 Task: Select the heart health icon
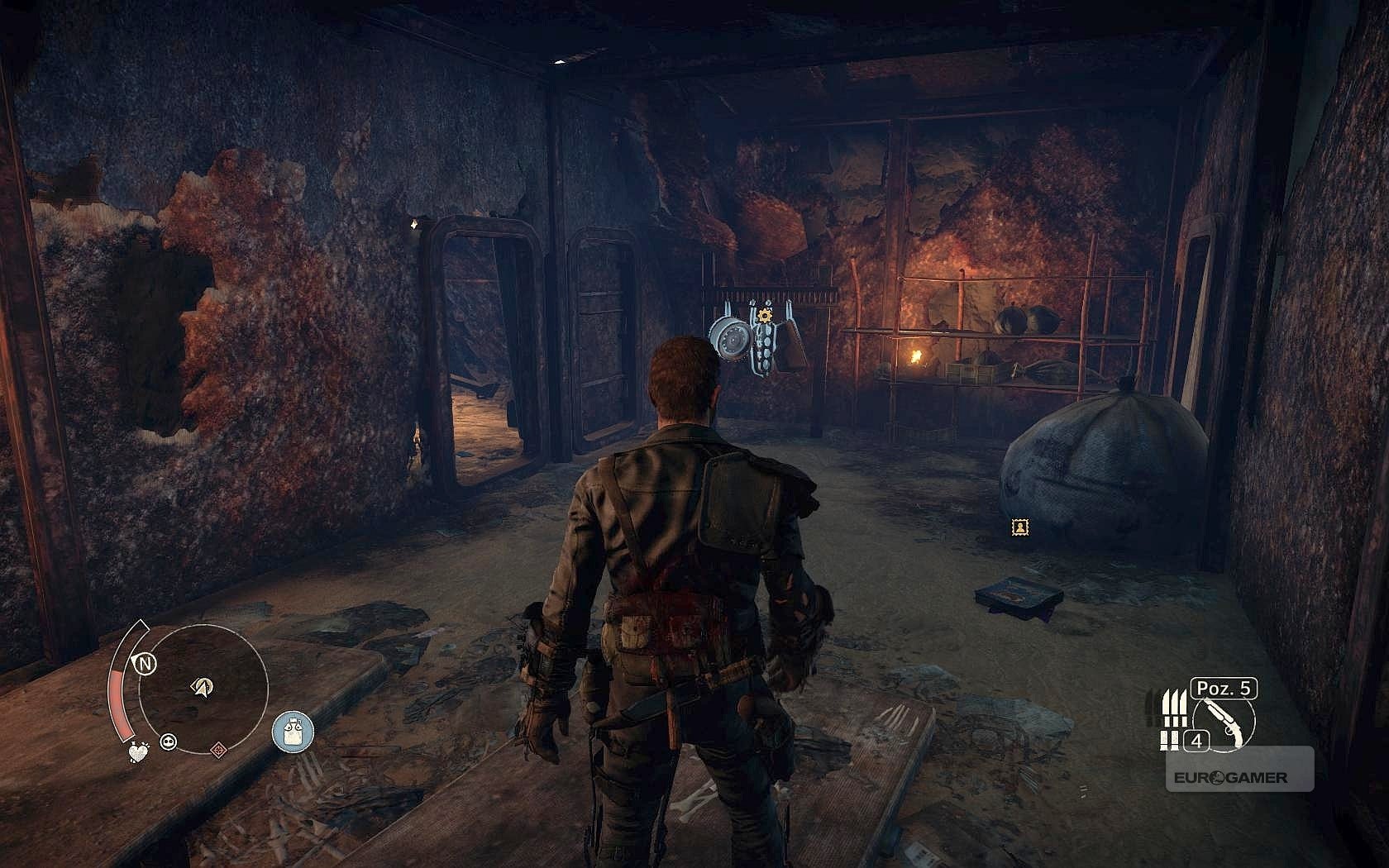pyautogui.click(x=137, y=752)
